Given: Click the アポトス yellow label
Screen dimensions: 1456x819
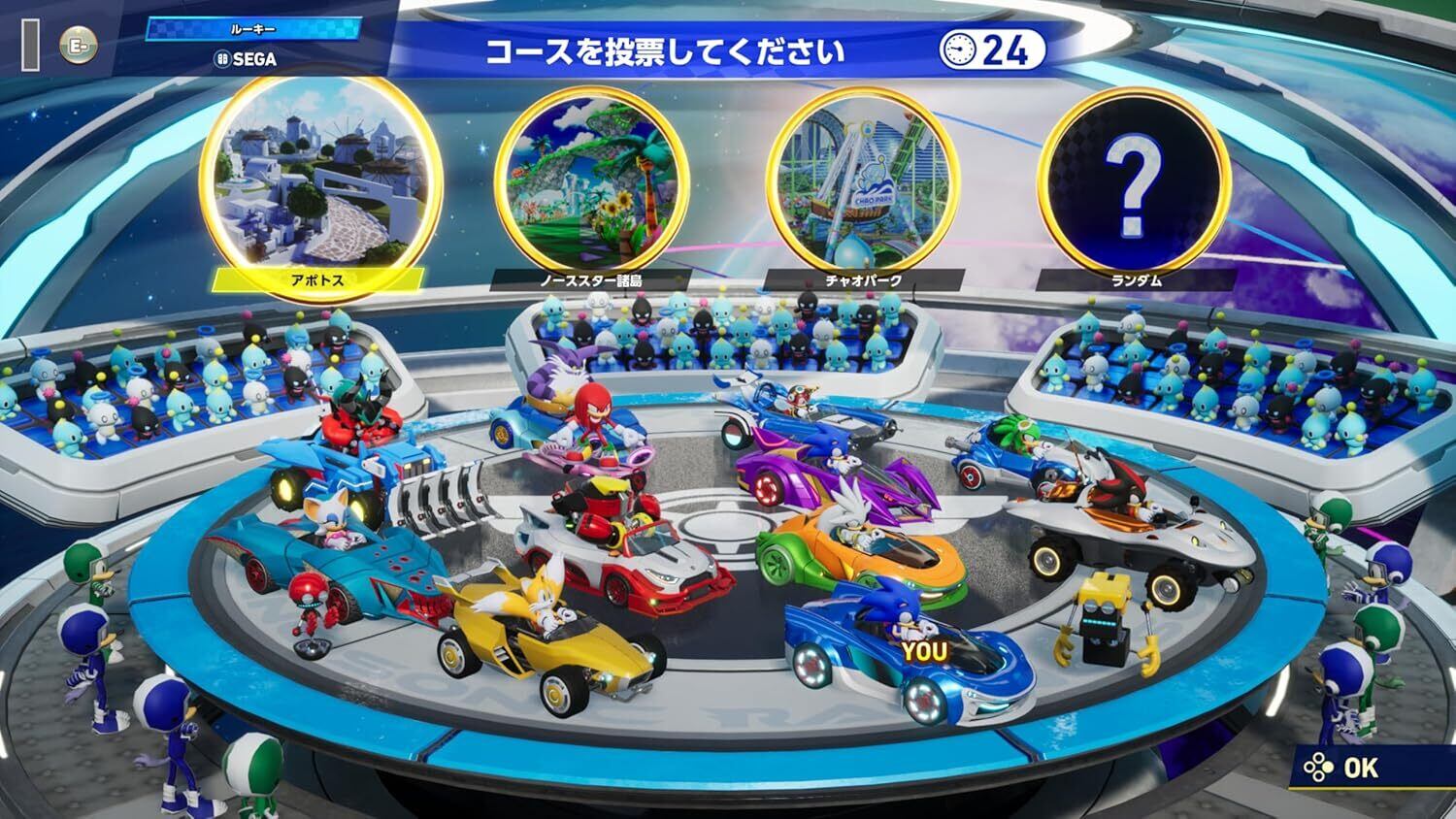Looking at the screenshot, I should 317,279.
